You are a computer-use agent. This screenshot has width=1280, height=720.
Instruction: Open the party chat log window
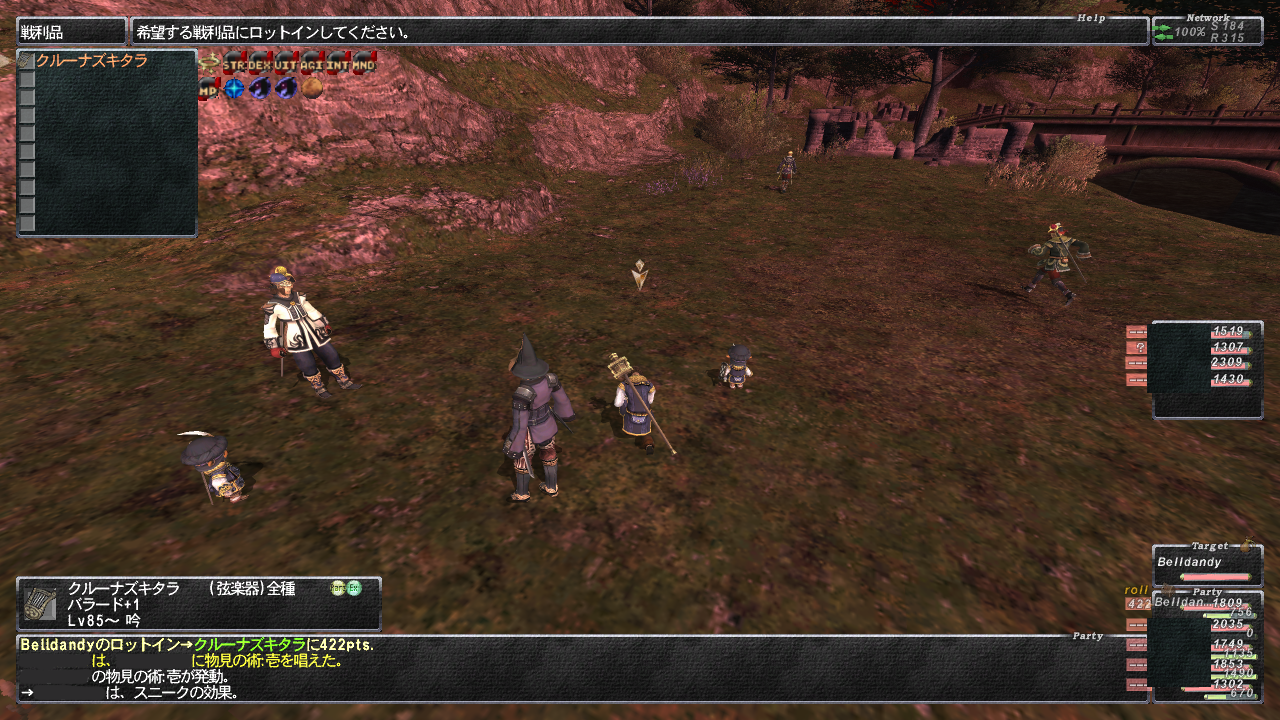click(580, 668)
